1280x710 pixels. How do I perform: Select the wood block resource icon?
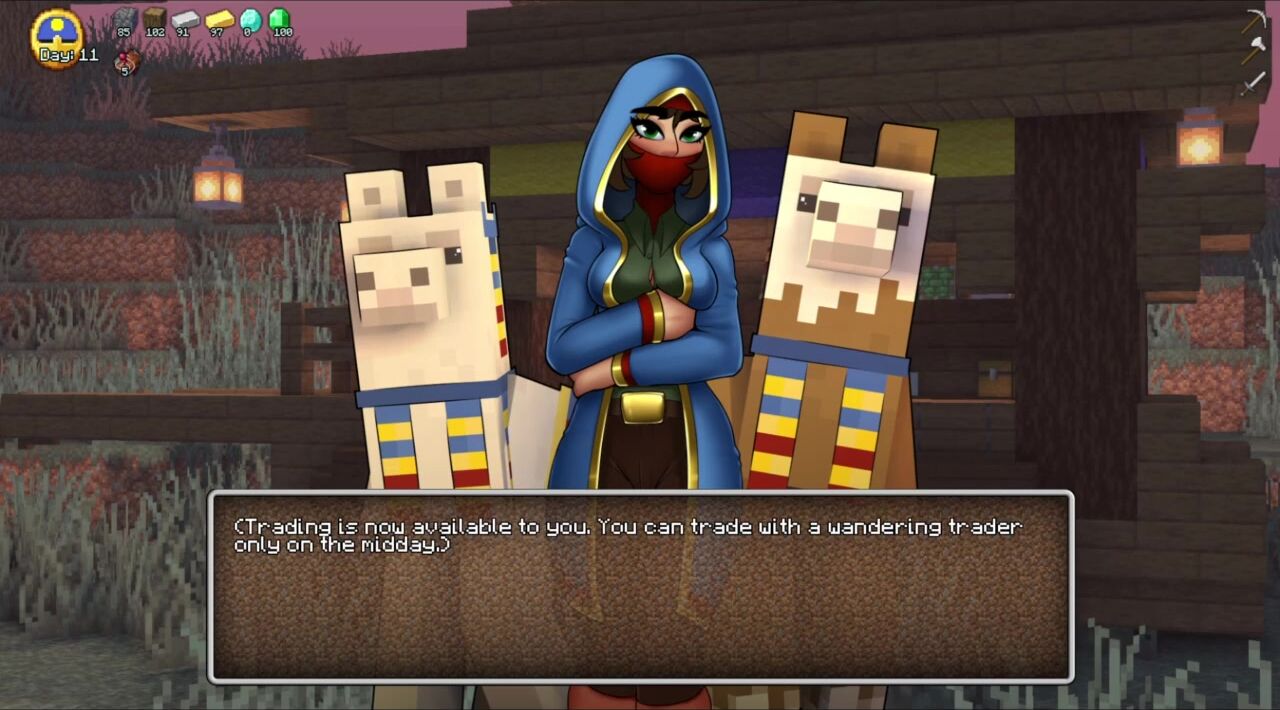pos(154,18)
